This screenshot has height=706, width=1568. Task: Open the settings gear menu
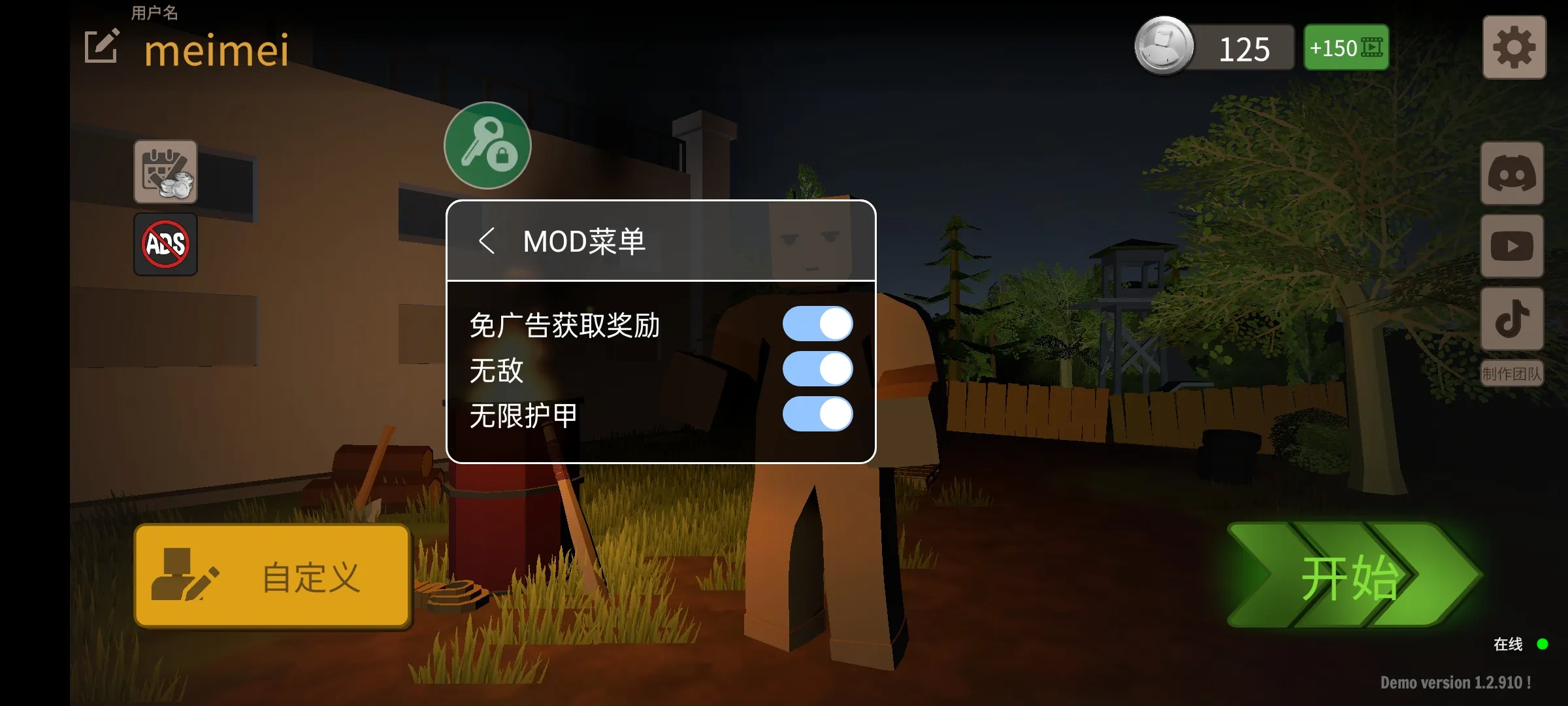pyautogui.click(x=1514, y=46)
